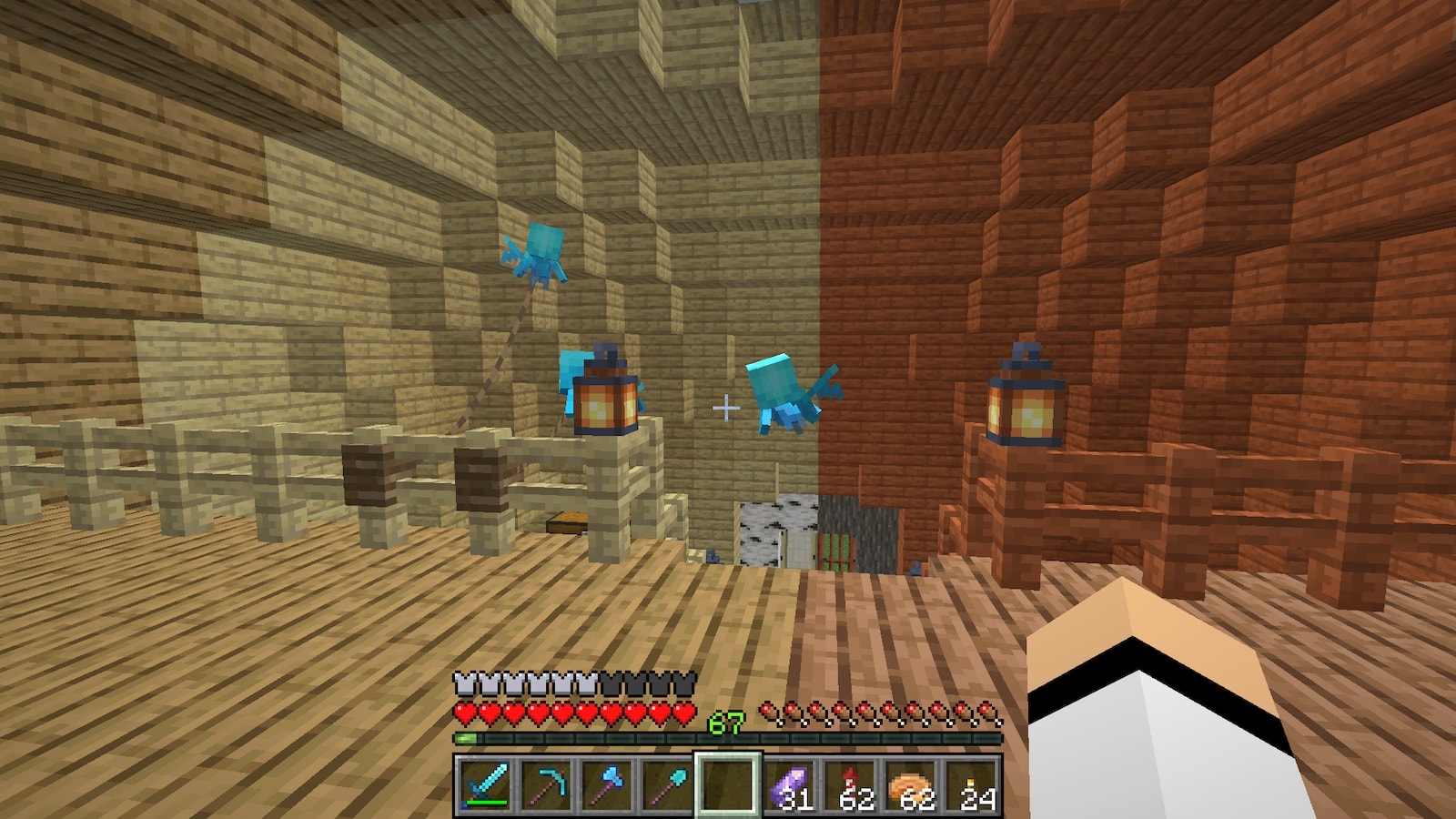The height and width of the screenshot is (819, 1456).
Task: Switch to the diamond shovel slot
Action: [x=666, y=784]
